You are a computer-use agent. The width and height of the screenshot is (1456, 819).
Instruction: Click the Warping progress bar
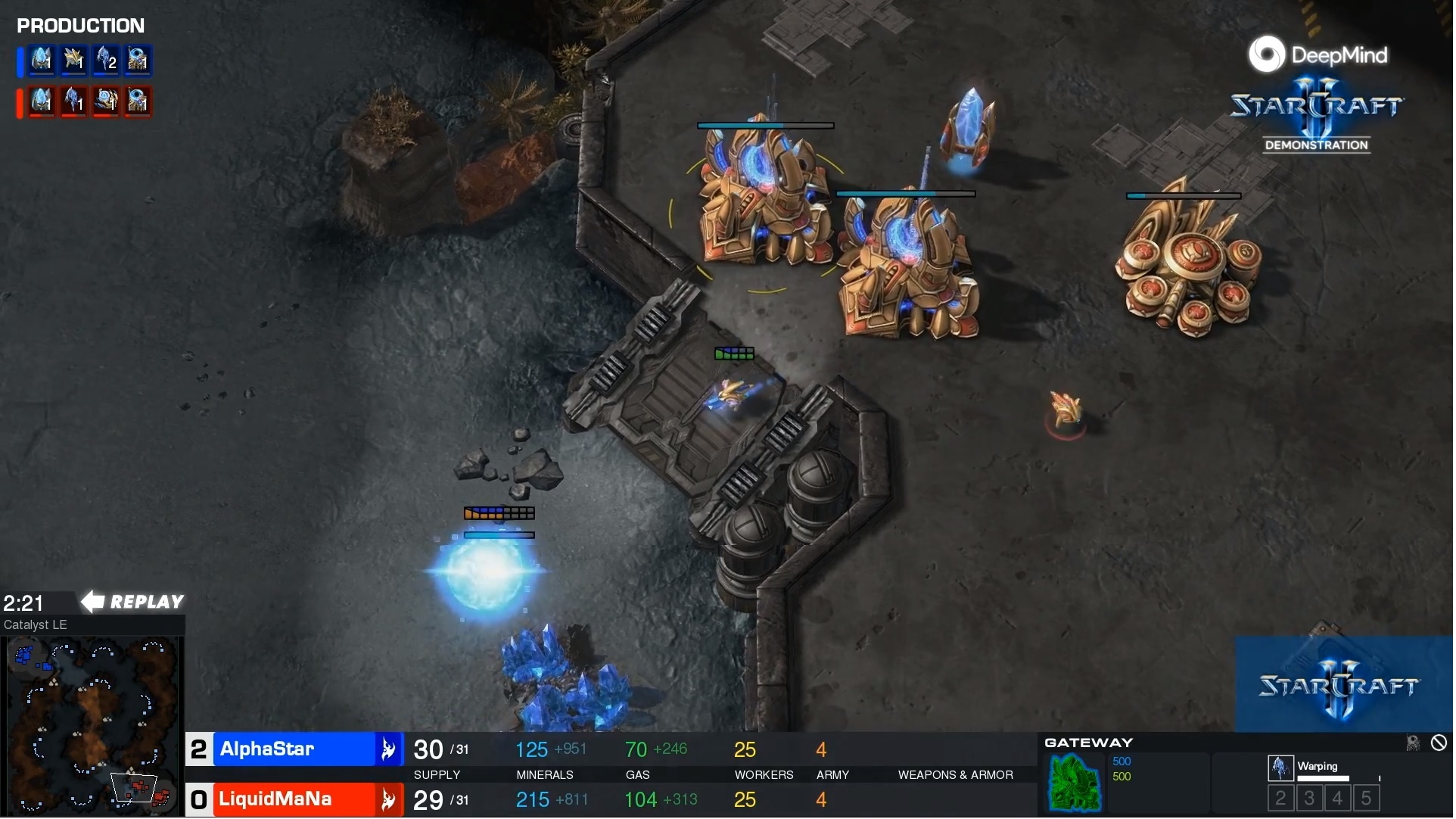[x=1324, y=777]
